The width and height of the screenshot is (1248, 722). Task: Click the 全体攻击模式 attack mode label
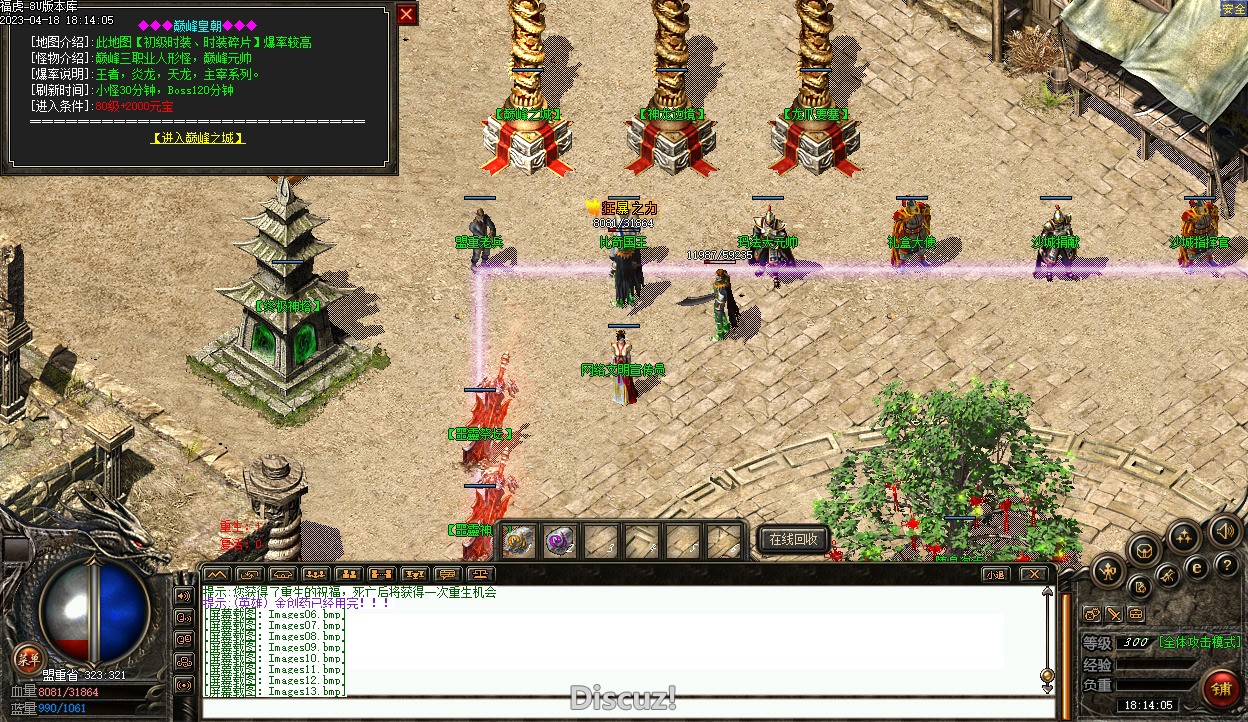(1200, 642)
